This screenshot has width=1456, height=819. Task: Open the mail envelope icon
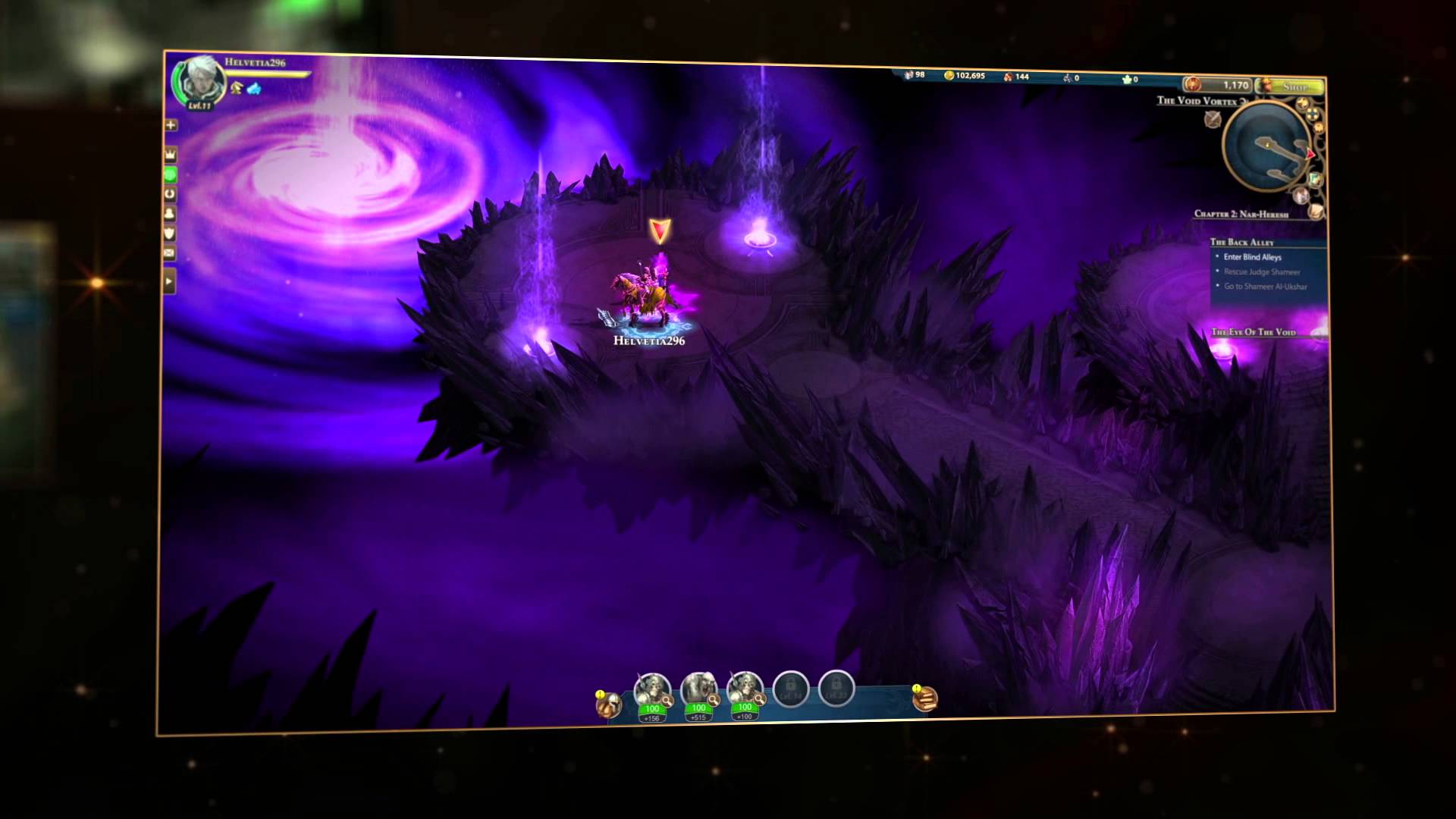169,253
